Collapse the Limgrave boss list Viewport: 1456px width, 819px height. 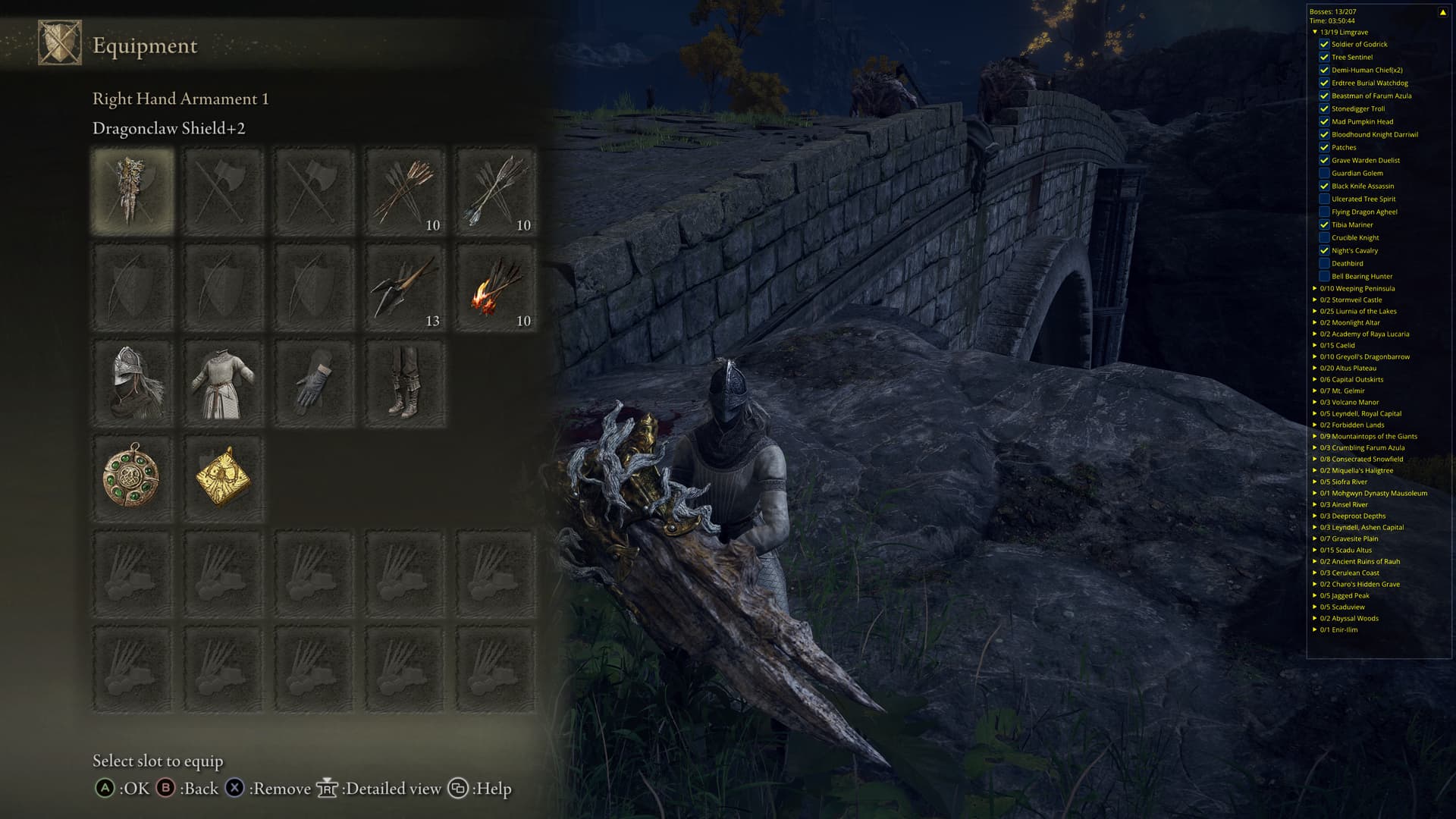[1315, 32]
